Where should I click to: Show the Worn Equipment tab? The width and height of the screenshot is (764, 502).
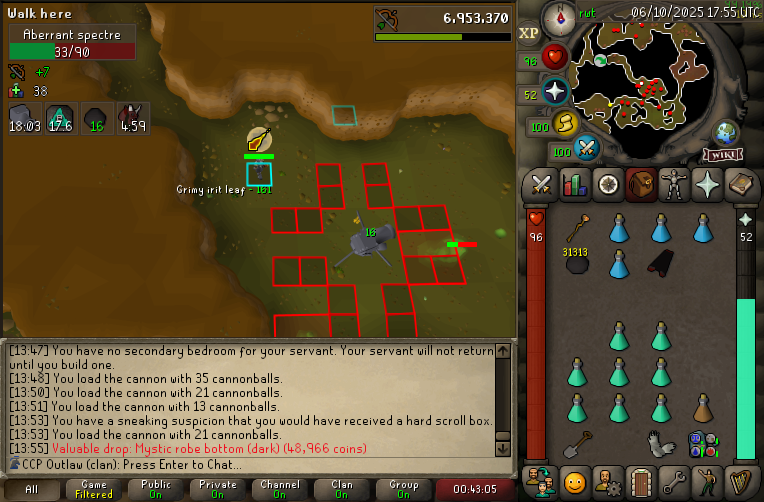click(674, 185)
